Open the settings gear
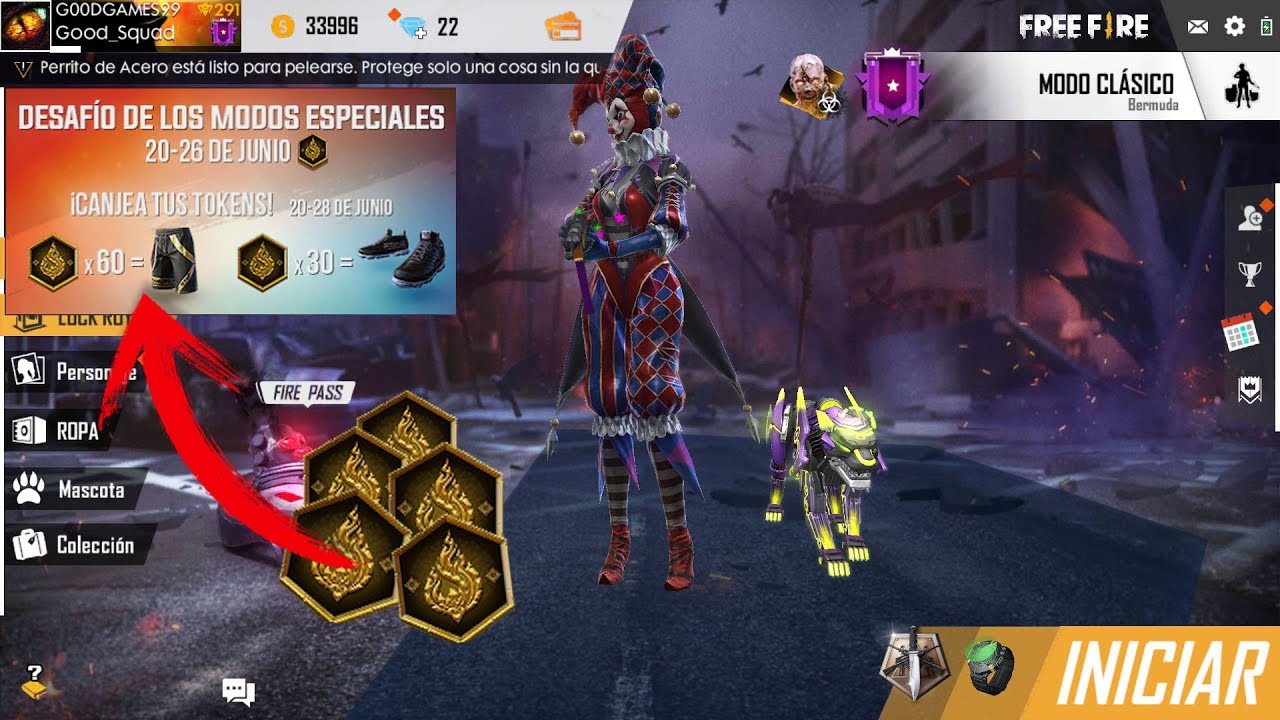This screenshot has width=1280, height=720. pyautogui.click(x=1235, y=26)
